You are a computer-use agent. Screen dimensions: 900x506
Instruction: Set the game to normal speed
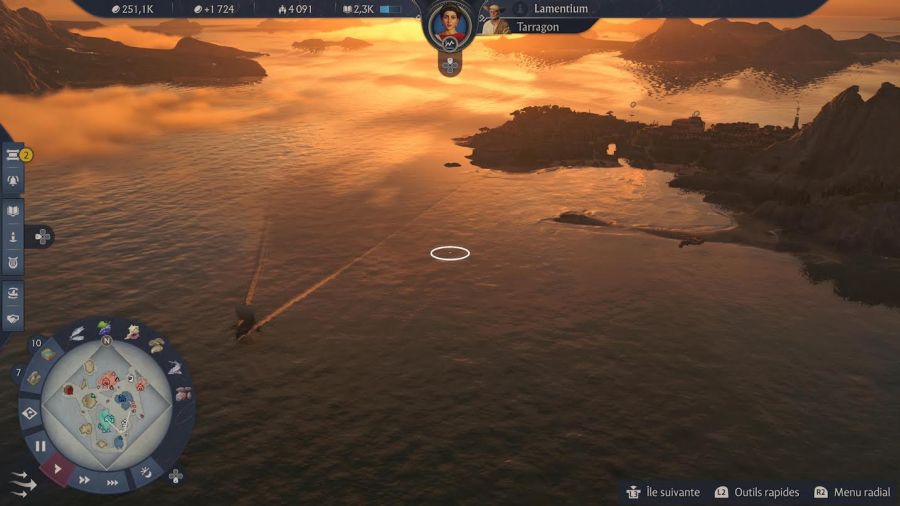pyautogui.click(x=58, y=467)
